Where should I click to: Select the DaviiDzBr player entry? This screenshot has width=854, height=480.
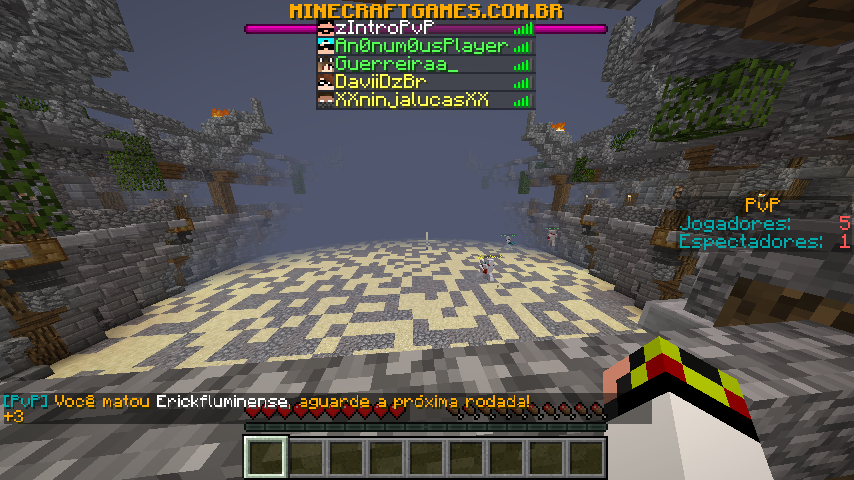click(x=425, y=82)
